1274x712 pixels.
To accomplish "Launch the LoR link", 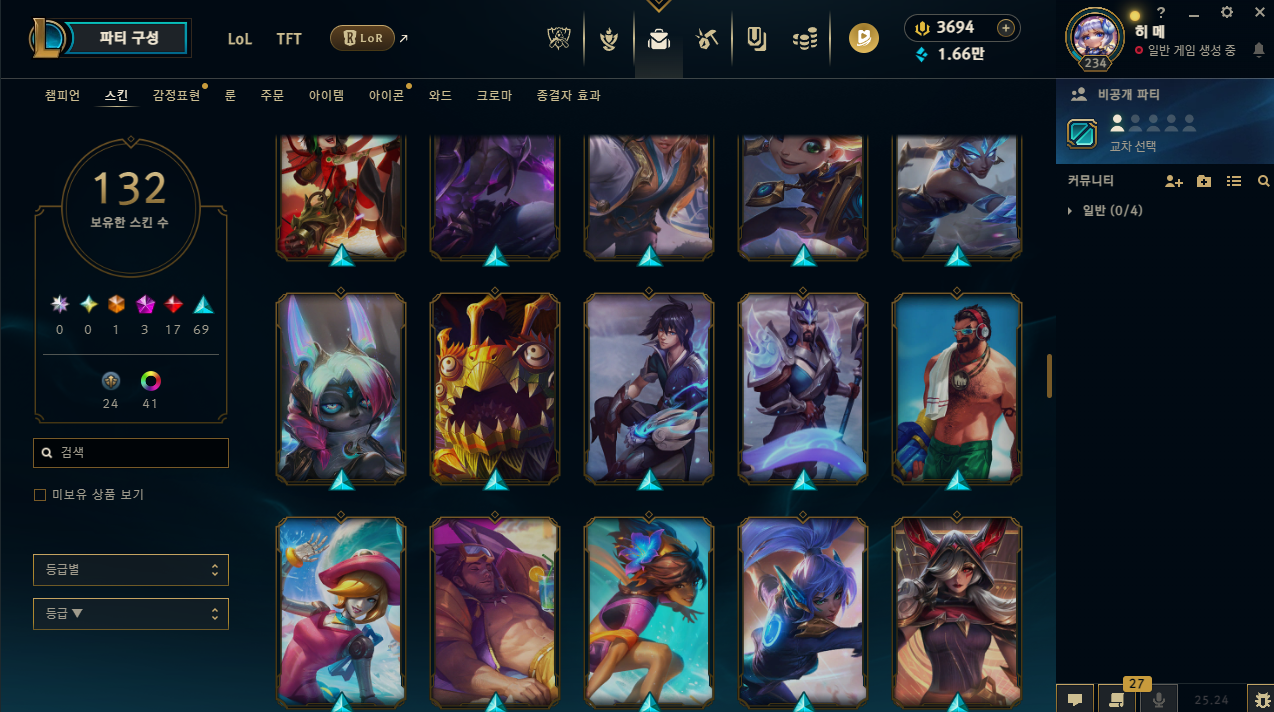I will 363,38.
